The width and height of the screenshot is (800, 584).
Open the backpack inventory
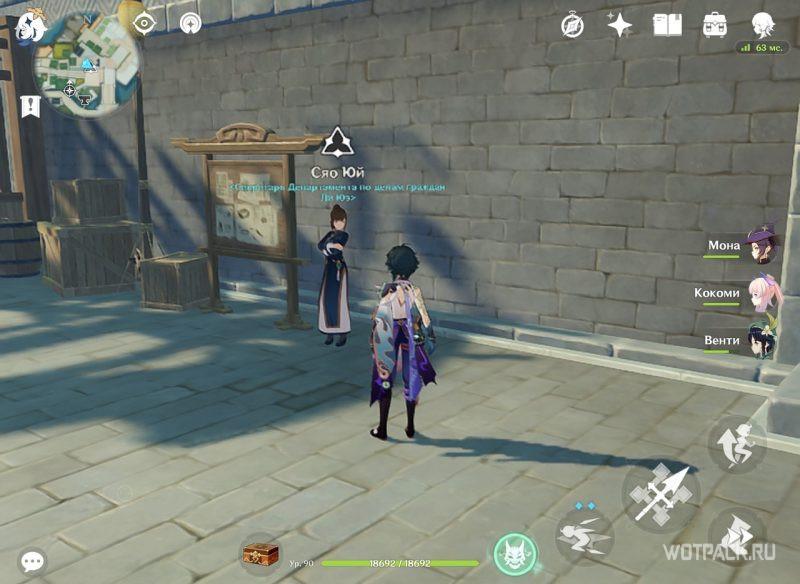click(x=715, y=25)
